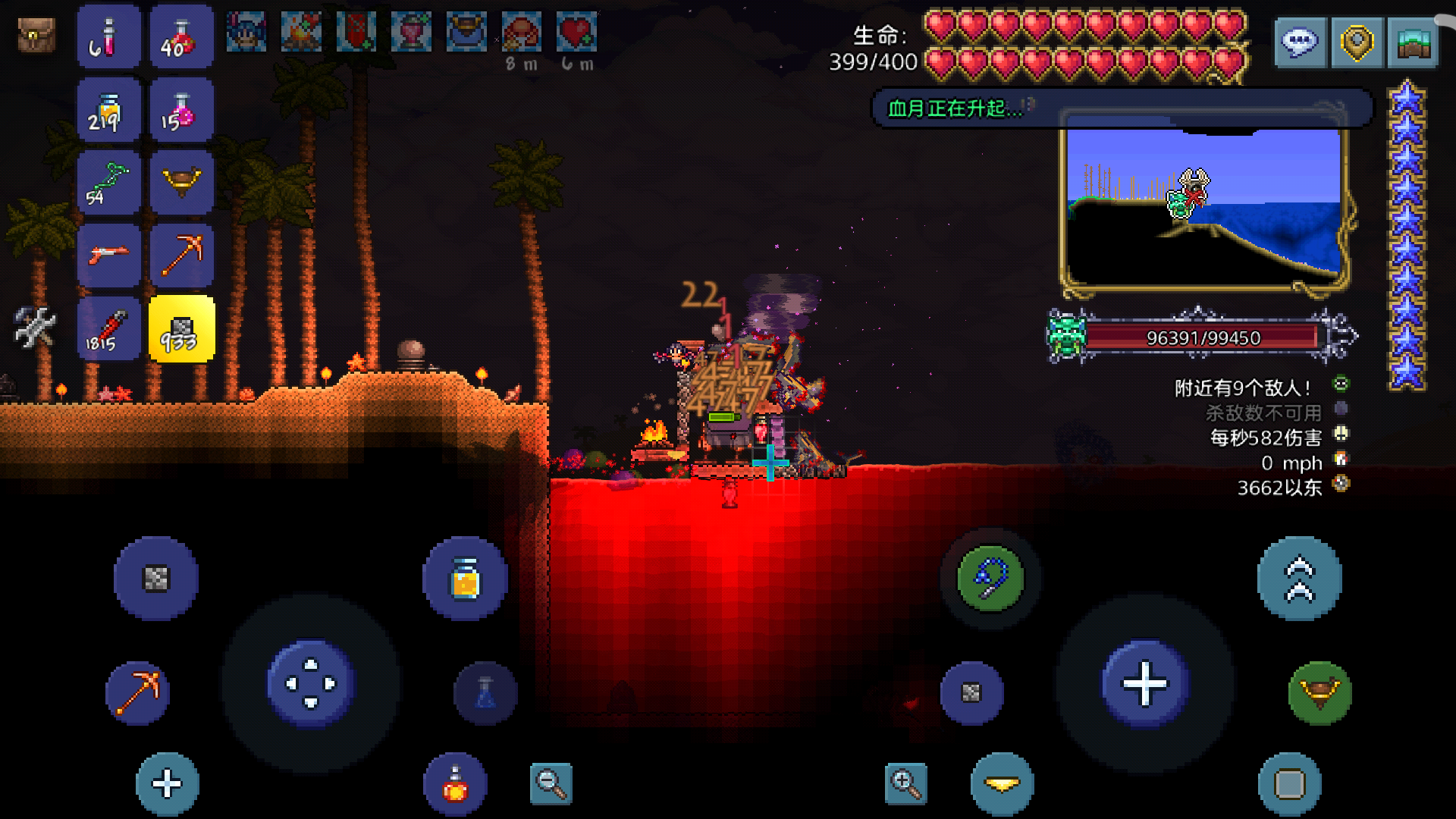Tap the round plus button at bottom left
Image resolution: width=1456 pixels, height=819 pixels.
168,783
